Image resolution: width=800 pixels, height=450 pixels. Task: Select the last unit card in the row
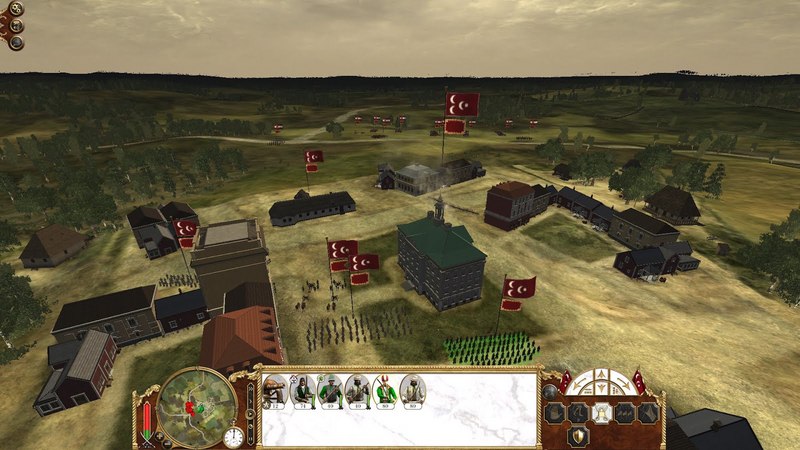point(413,390)
